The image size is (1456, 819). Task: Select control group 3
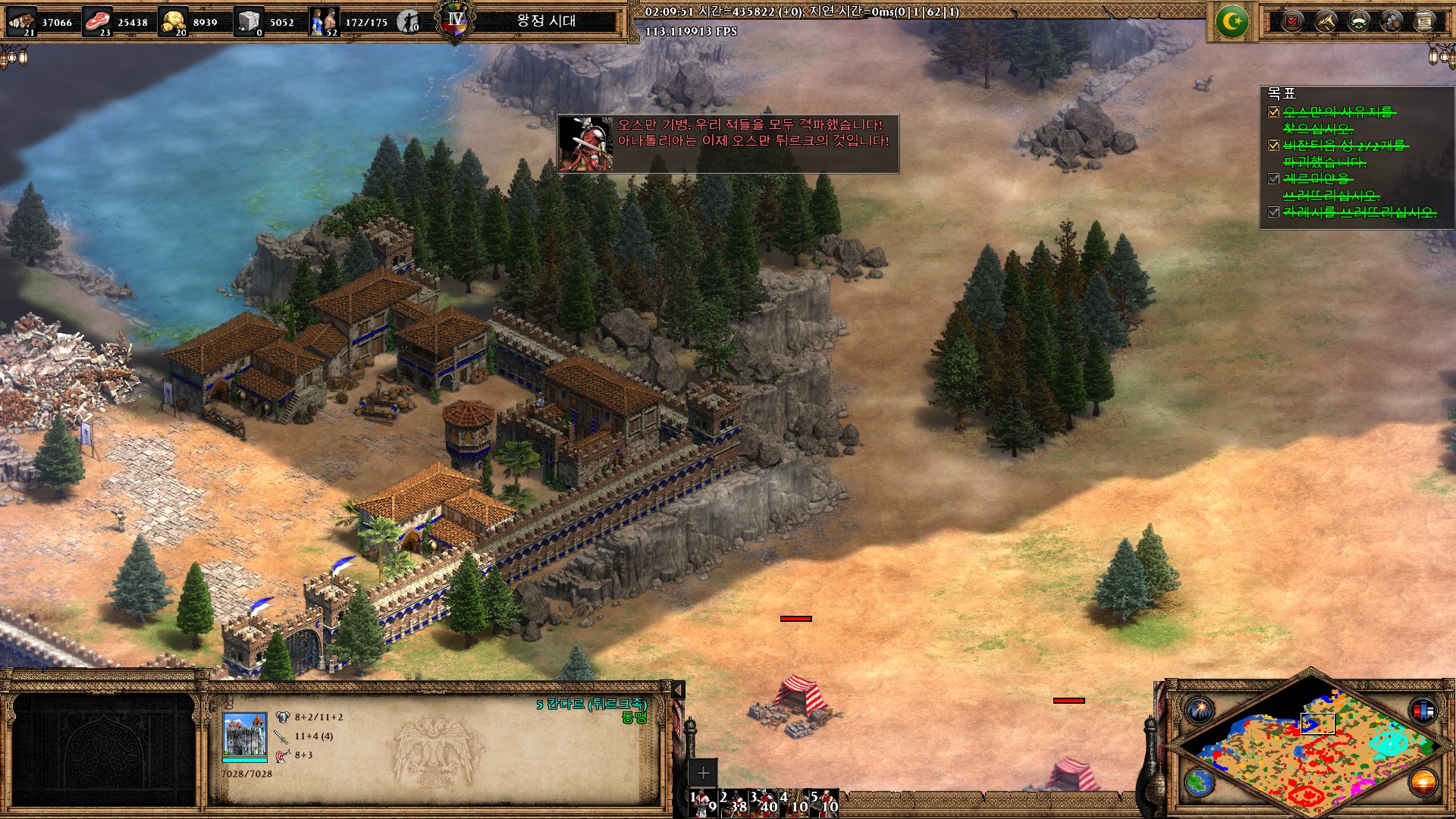[x=764, y=802]
